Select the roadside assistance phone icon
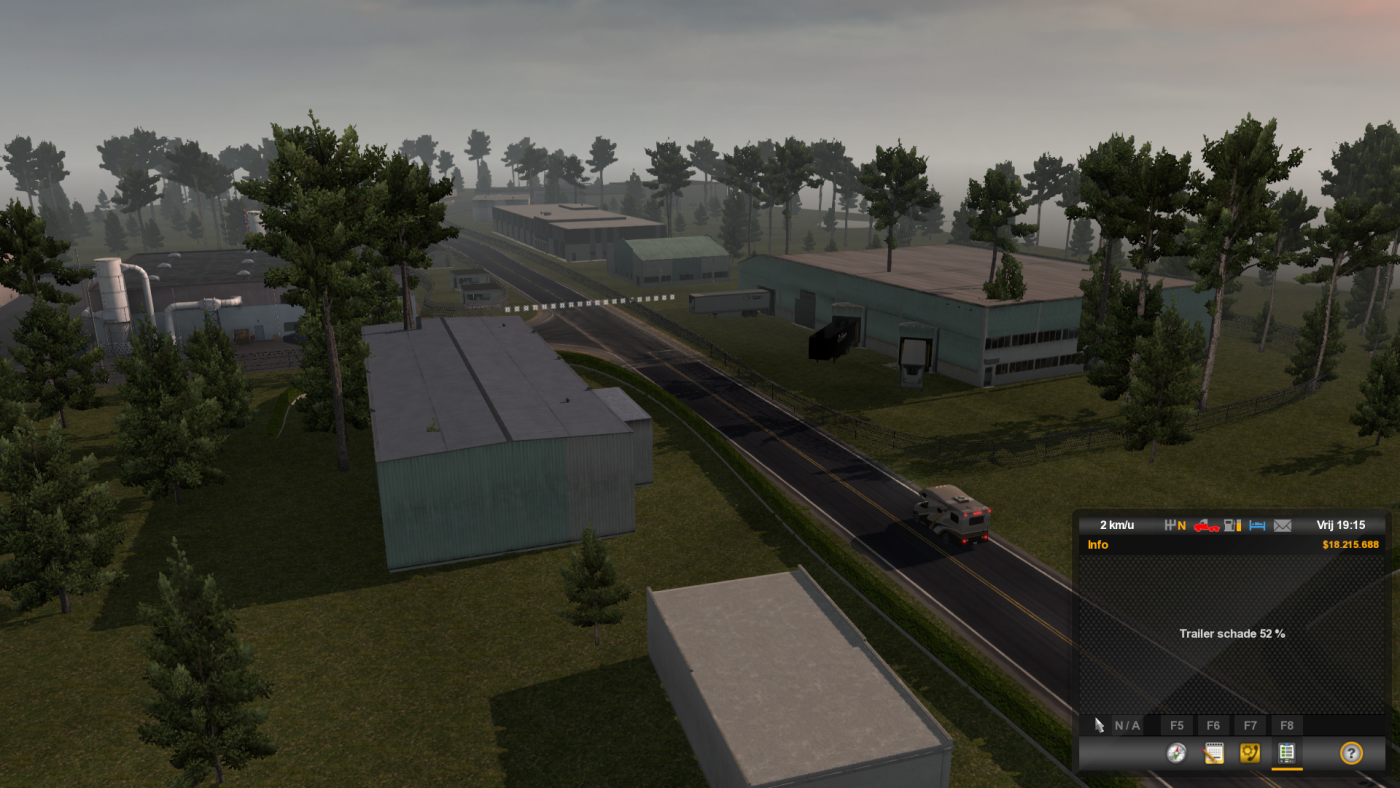 1250,753
